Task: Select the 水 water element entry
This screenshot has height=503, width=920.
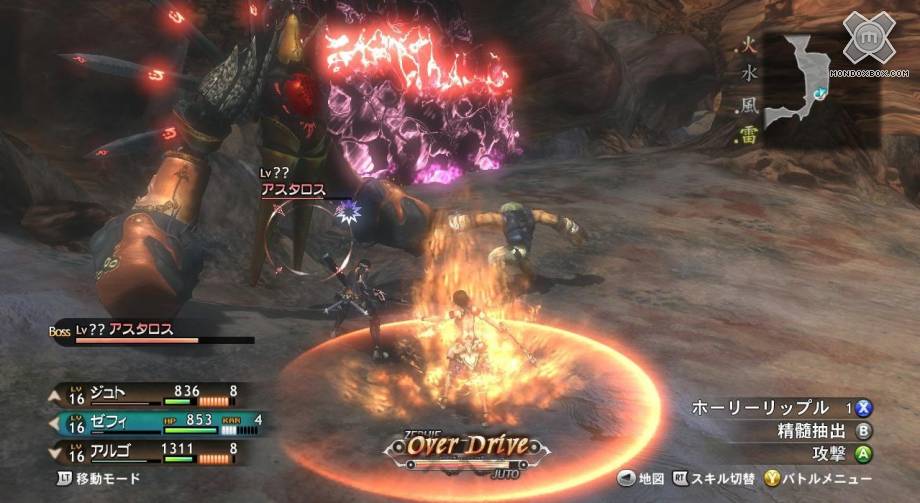Action: click(747, 74)
